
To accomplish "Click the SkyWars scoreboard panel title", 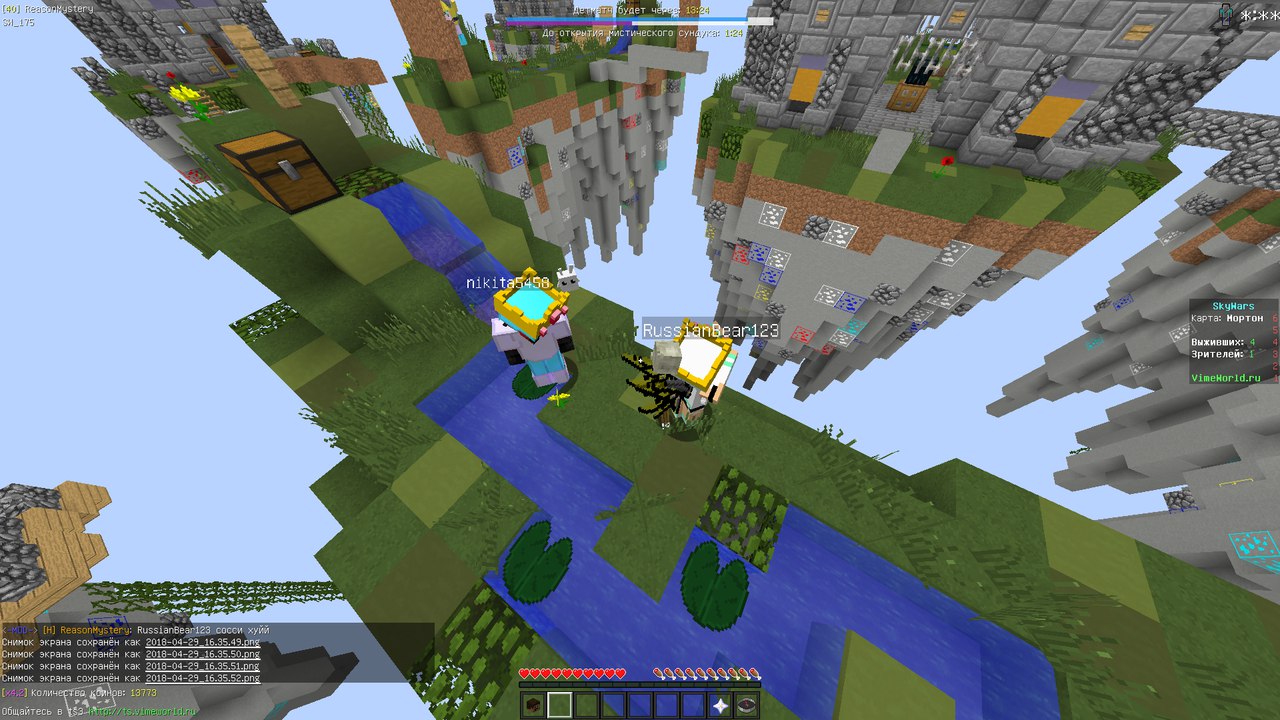I will pos(1233,306).
